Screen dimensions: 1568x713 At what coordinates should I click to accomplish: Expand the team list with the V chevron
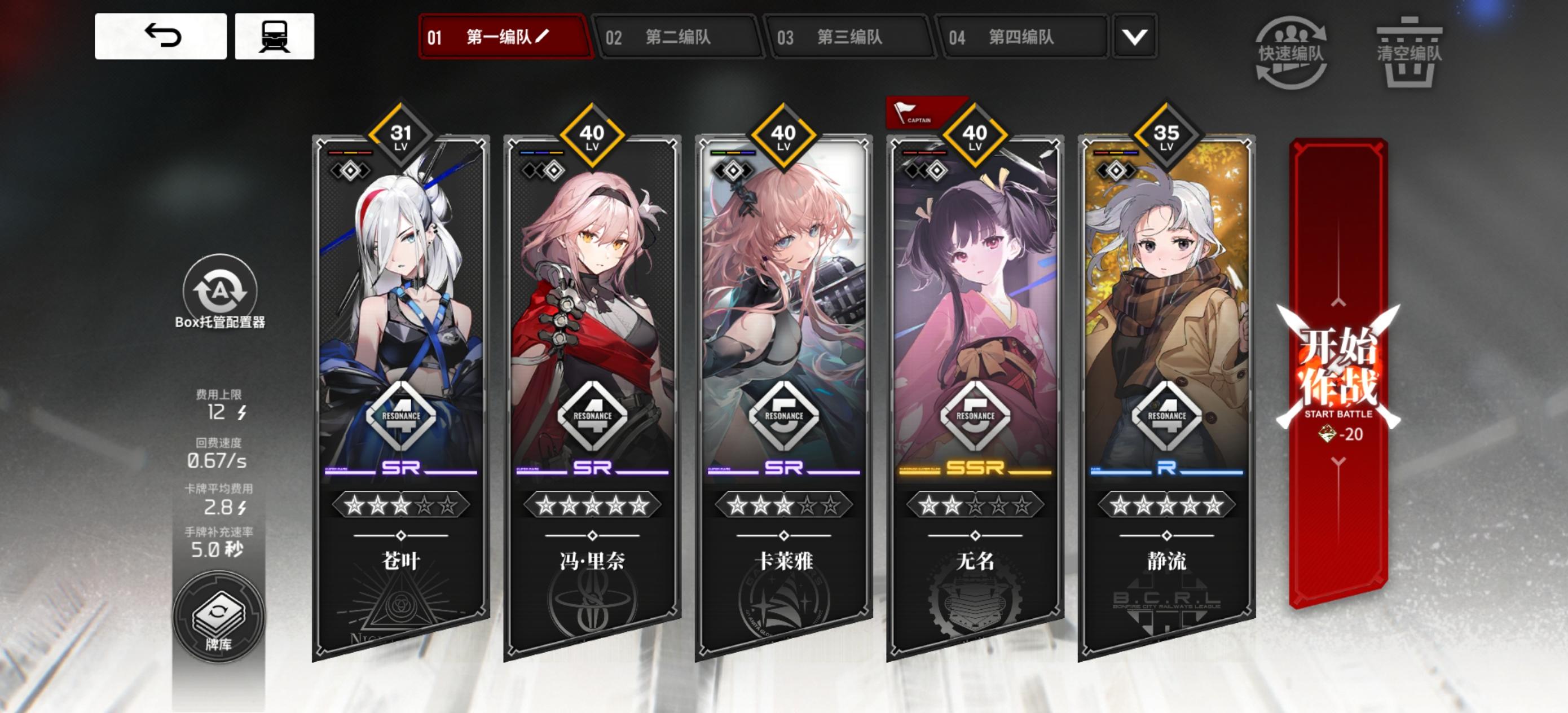click(x=1133, y=38)
